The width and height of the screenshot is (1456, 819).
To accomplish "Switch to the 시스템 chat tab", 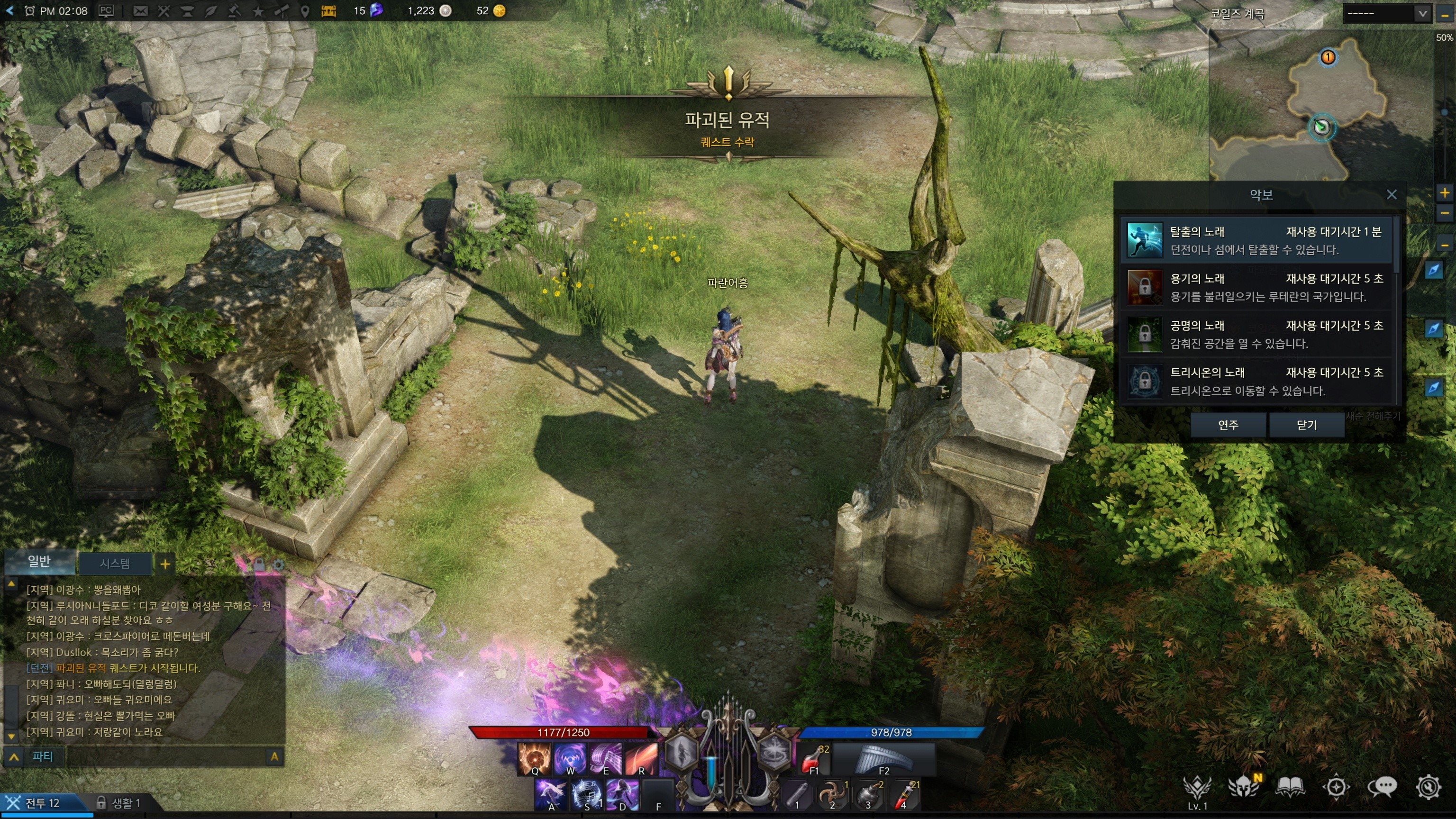I will (x=115, y=564).
